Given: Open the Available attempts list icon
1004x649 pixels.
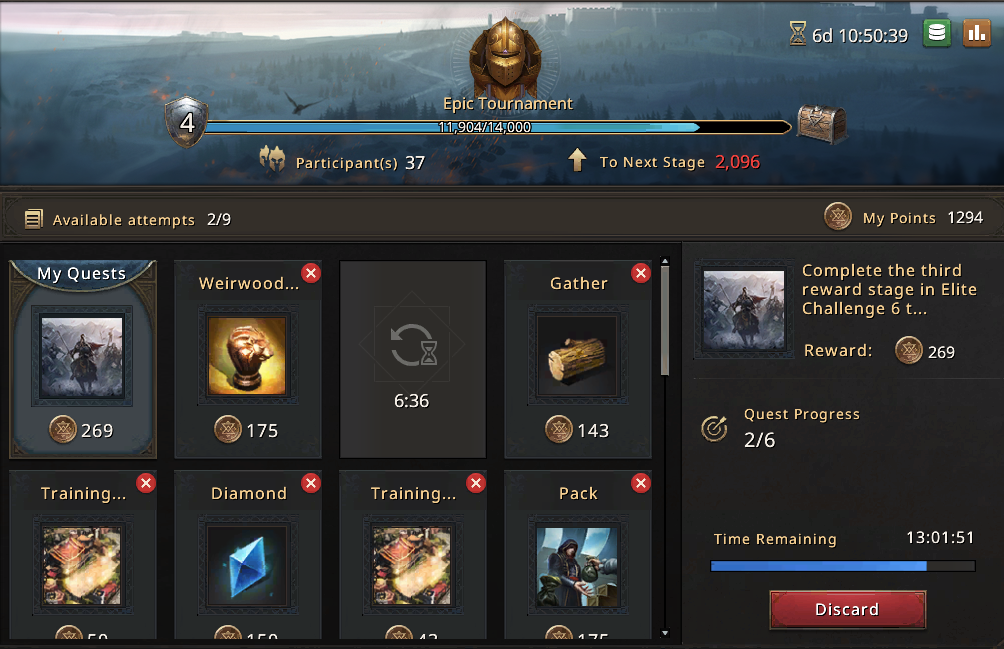Looking at the screenshot, I should coord(34,219).
